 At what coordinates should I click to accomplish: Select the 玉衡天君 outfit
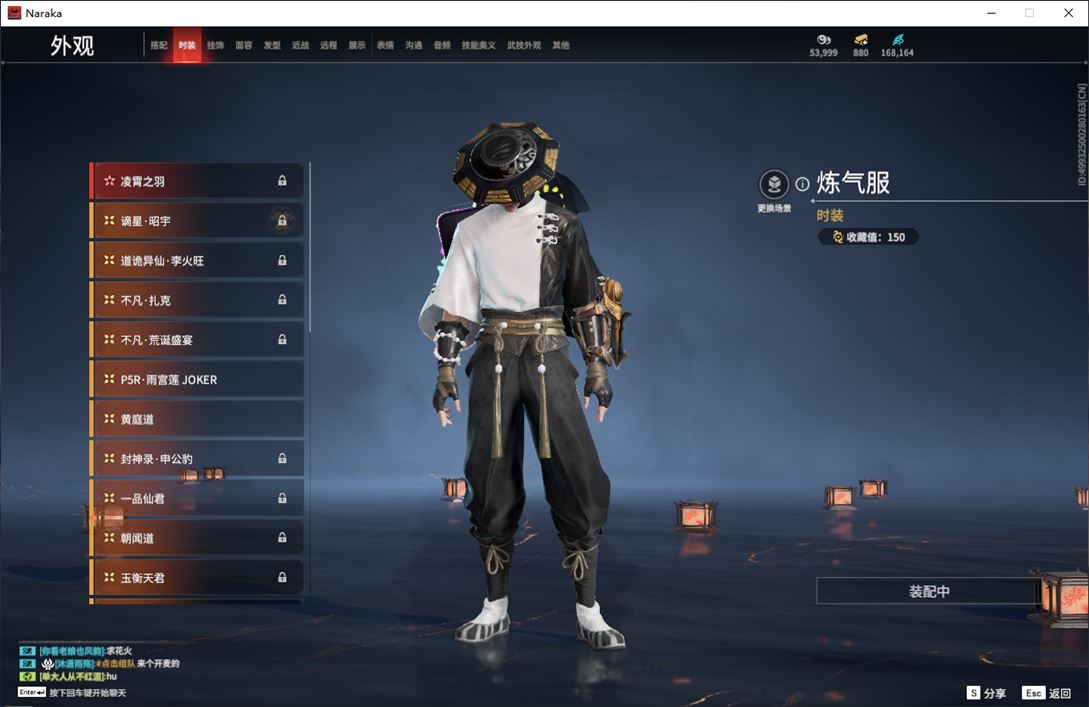point(197,577)
